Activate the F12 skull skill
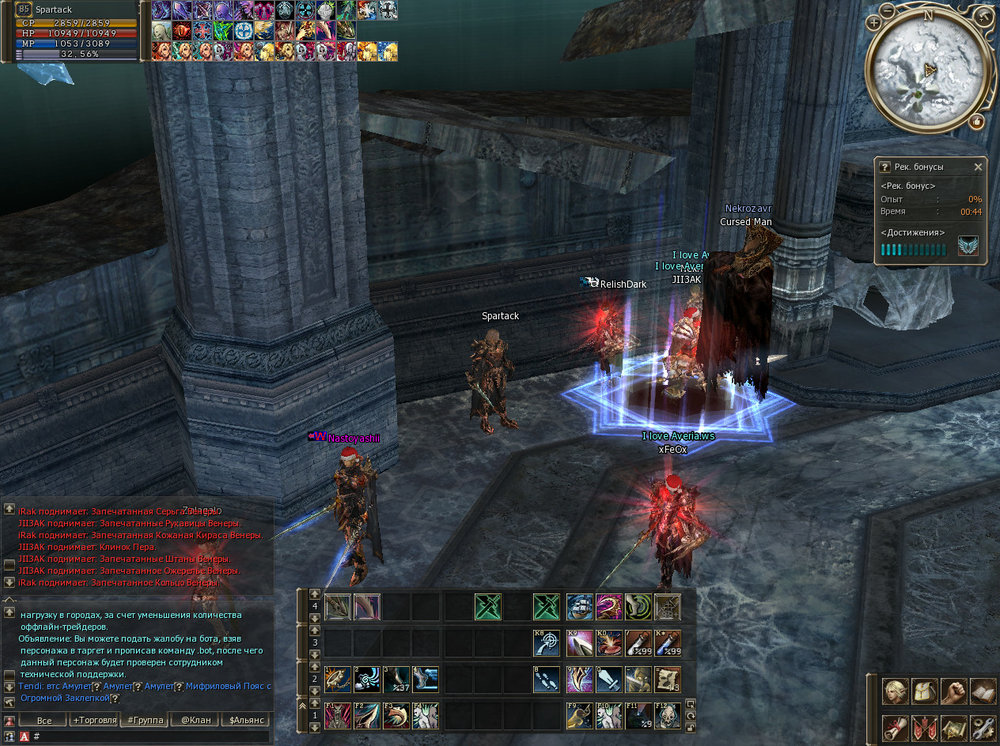 668,714
